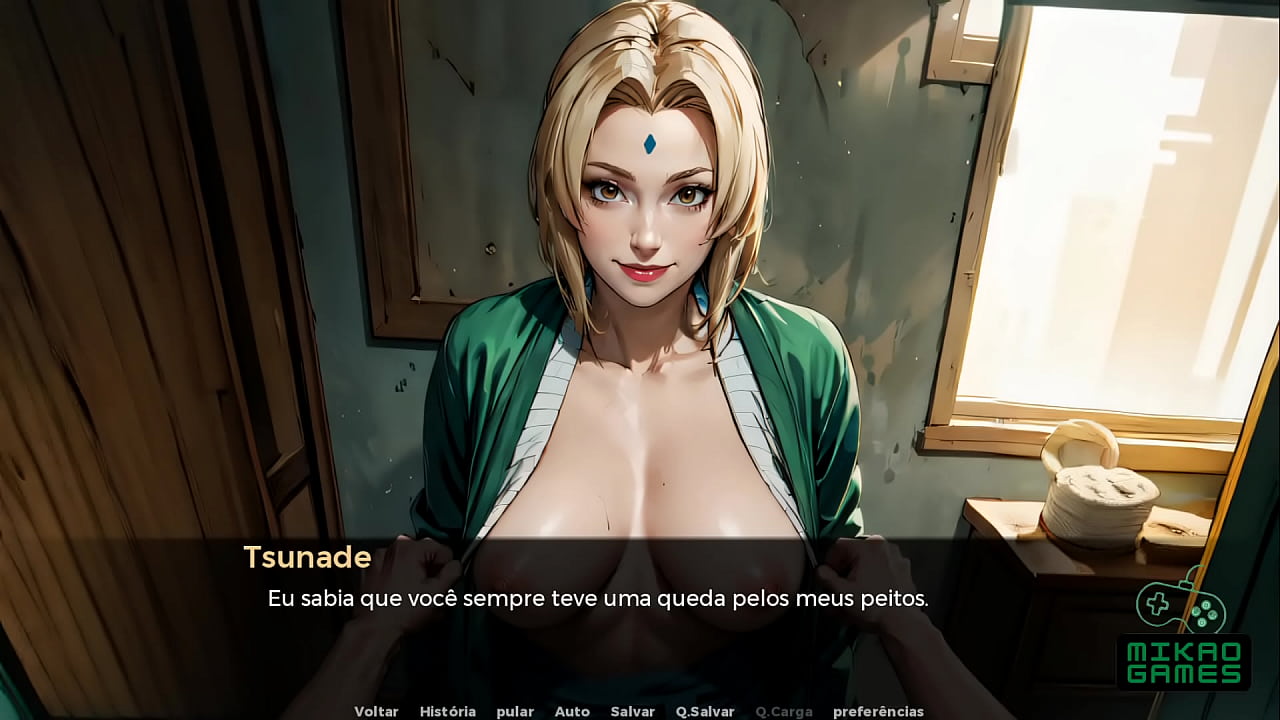The width and height of the screenshot is (1280, 720).
Task: Select the Q.Carga quick load option
Action: click(x=784, y=711)
